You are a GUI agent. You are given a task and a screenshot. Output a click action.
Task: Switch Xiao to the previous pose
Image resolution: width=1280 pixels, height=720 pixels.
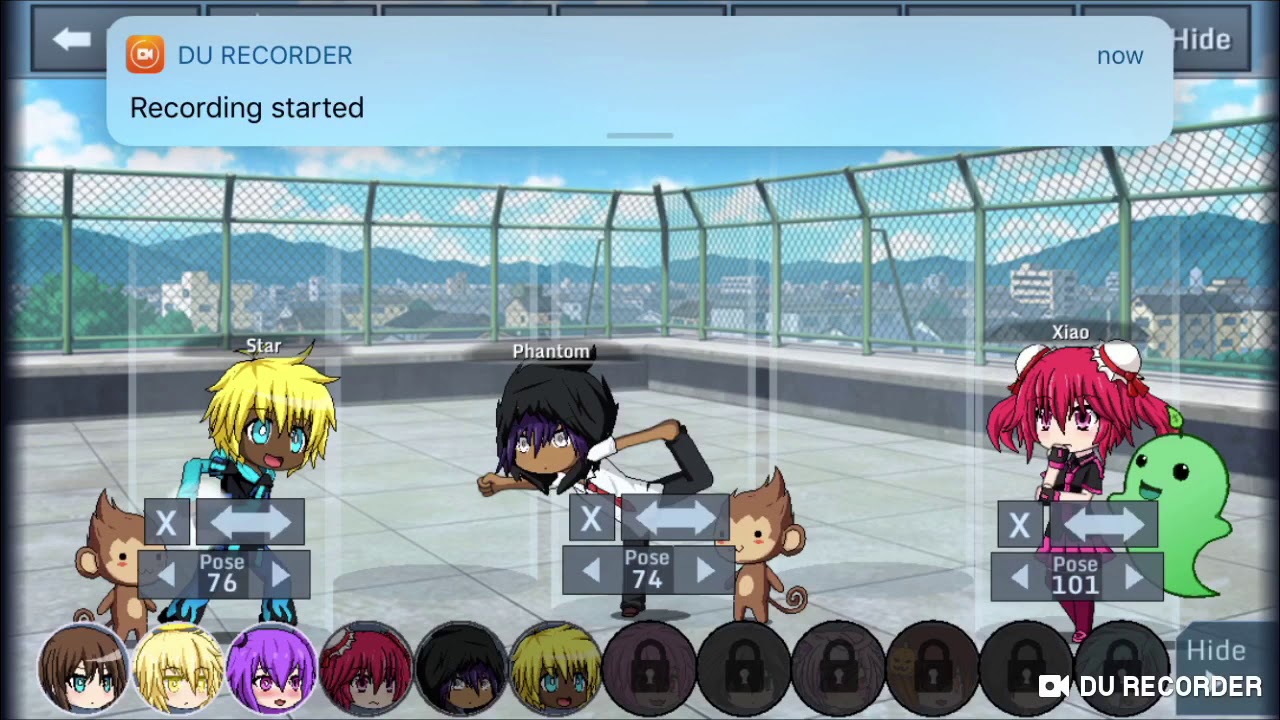pyautogui.click(x=1019, y=577)
